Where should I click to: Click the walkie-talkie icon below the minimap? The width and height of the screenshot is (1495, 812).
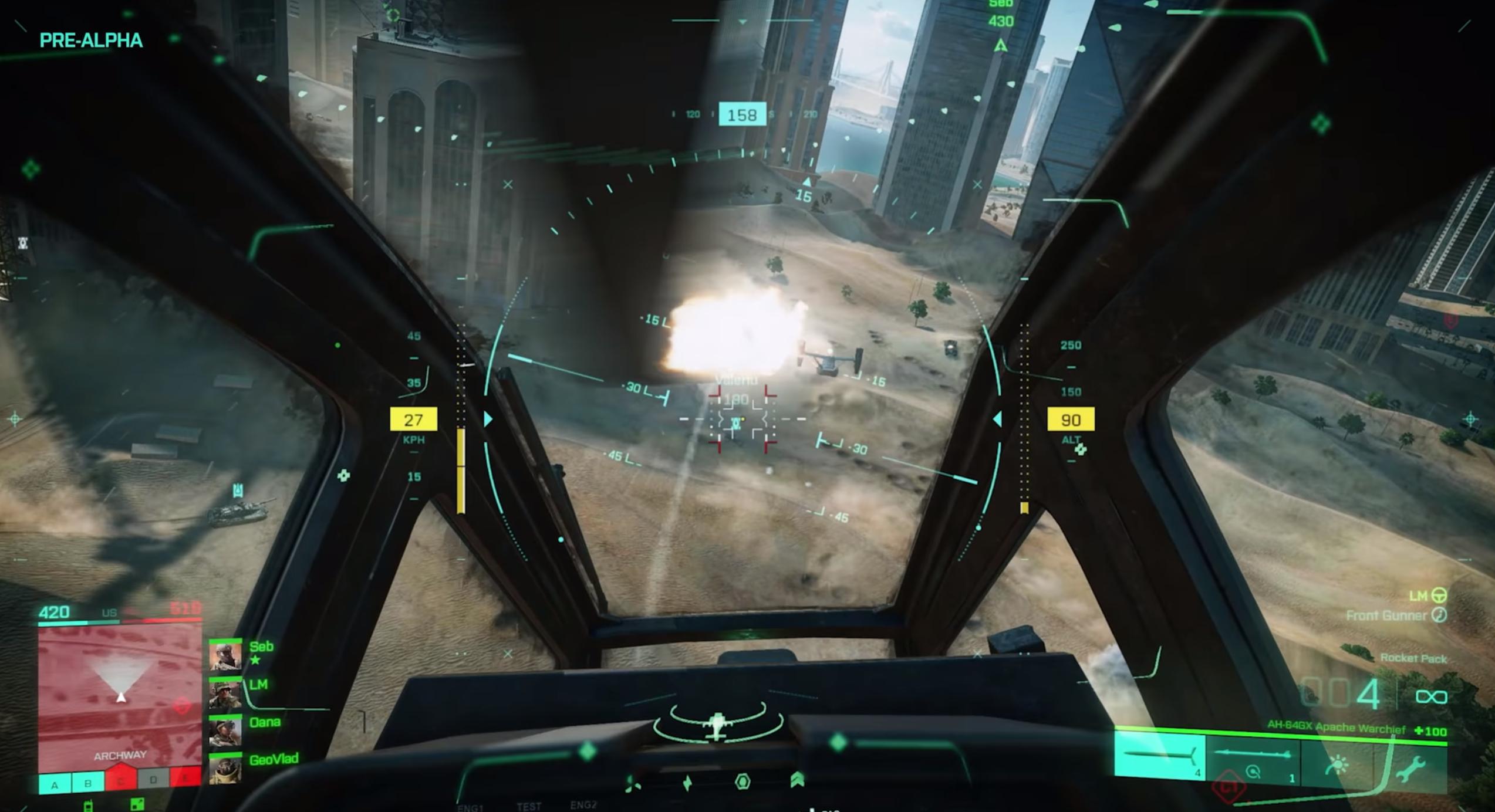tap(89, 804)
